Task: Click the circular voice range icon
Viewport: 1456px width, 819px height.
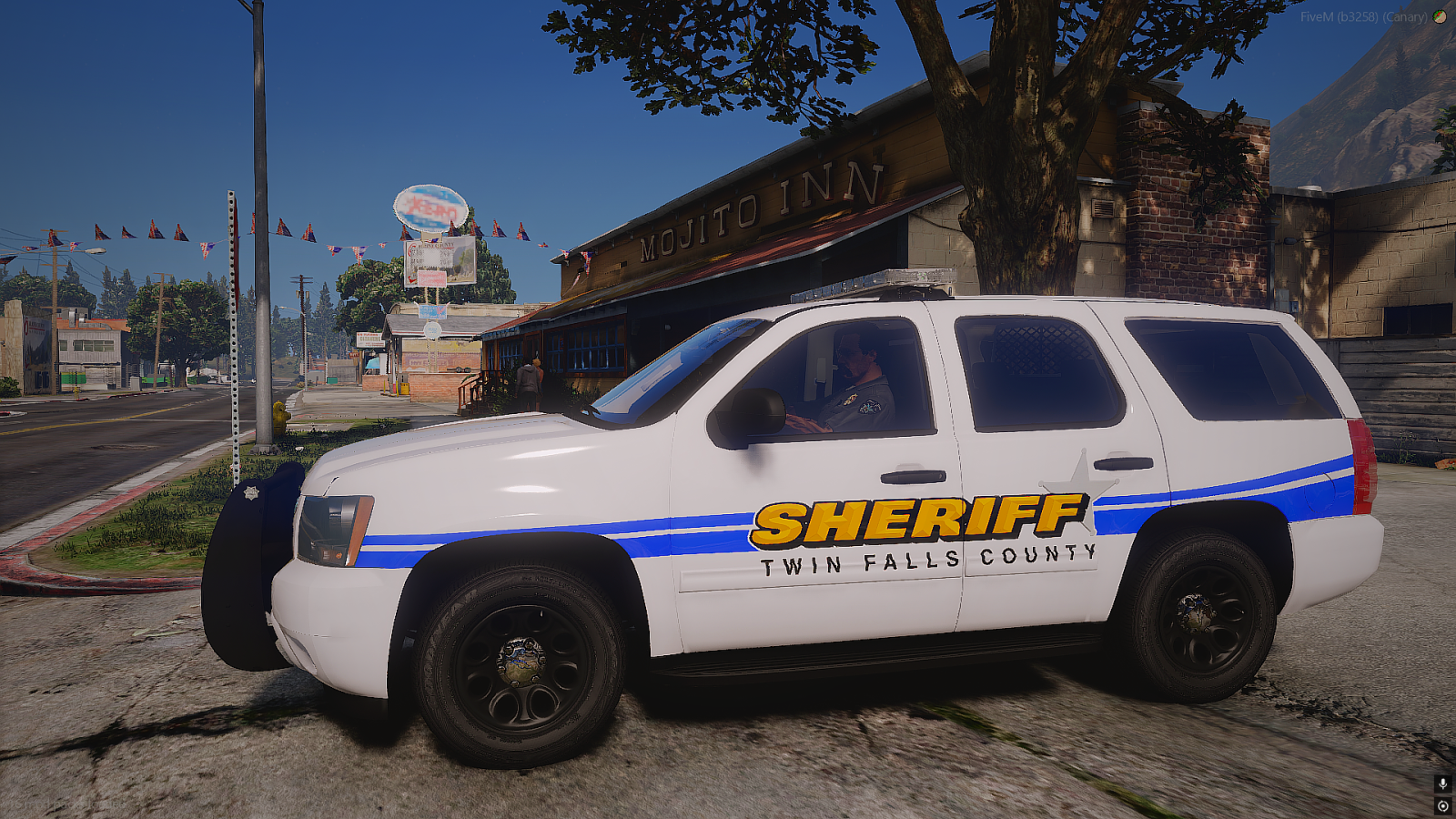Action: (1442, 805)
